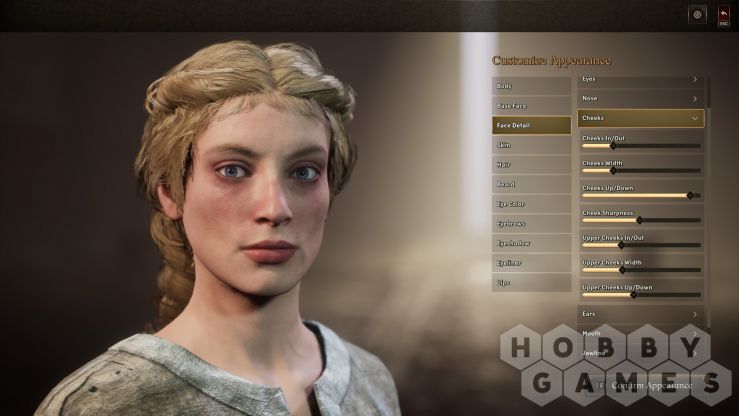Collapse the Cheeks section header

640,118
